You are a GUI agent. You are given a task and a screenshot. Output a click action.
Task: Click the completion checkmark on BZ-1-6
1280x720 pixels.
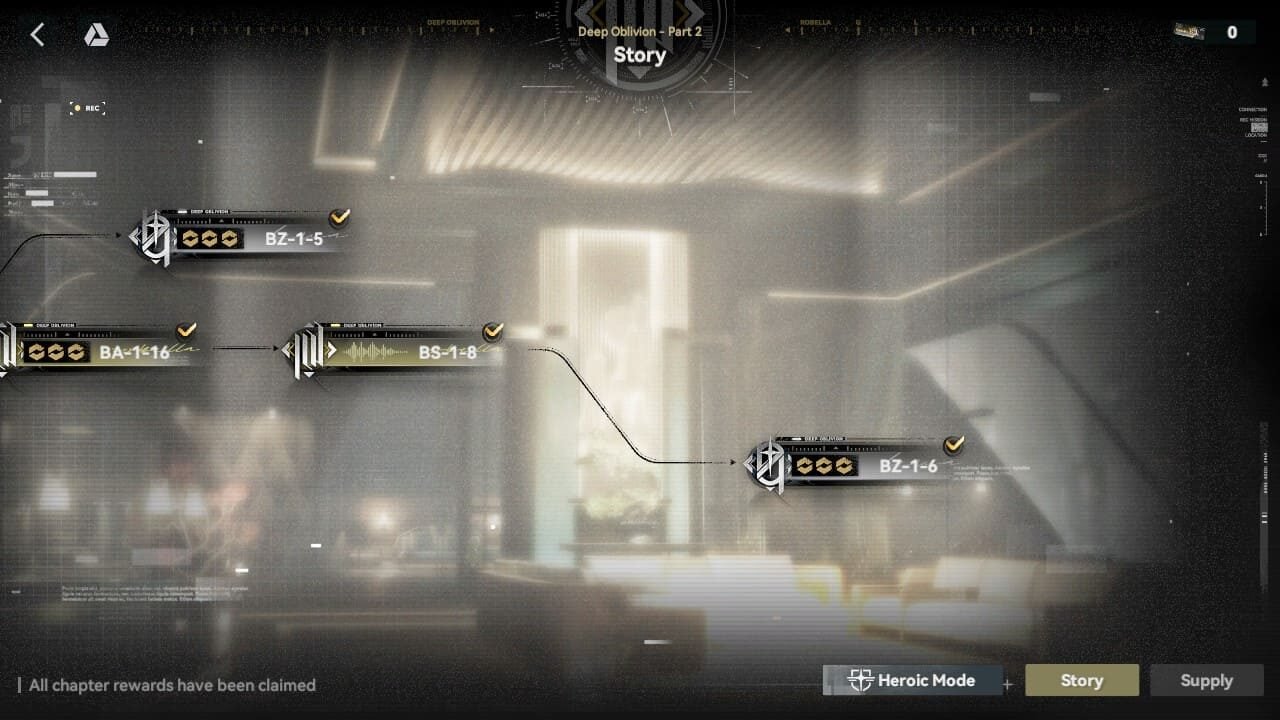953,445
